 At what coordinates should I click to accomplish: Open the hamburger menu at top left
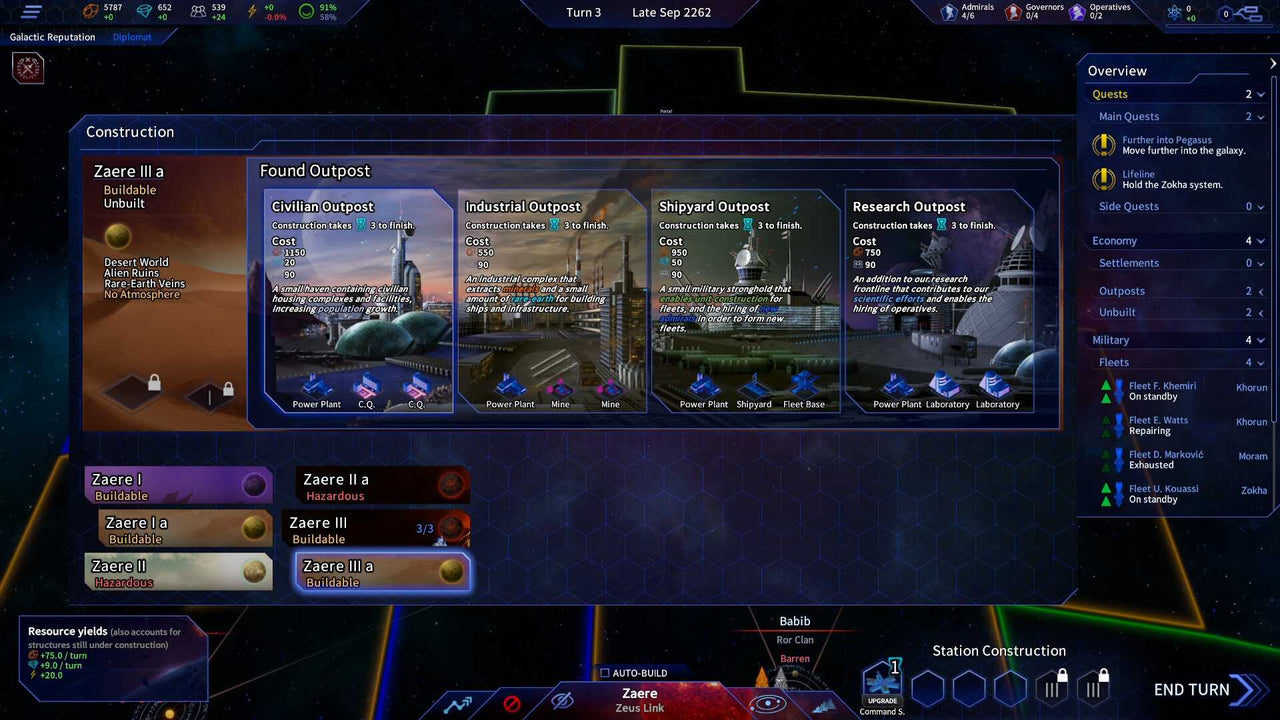point(29,12)
